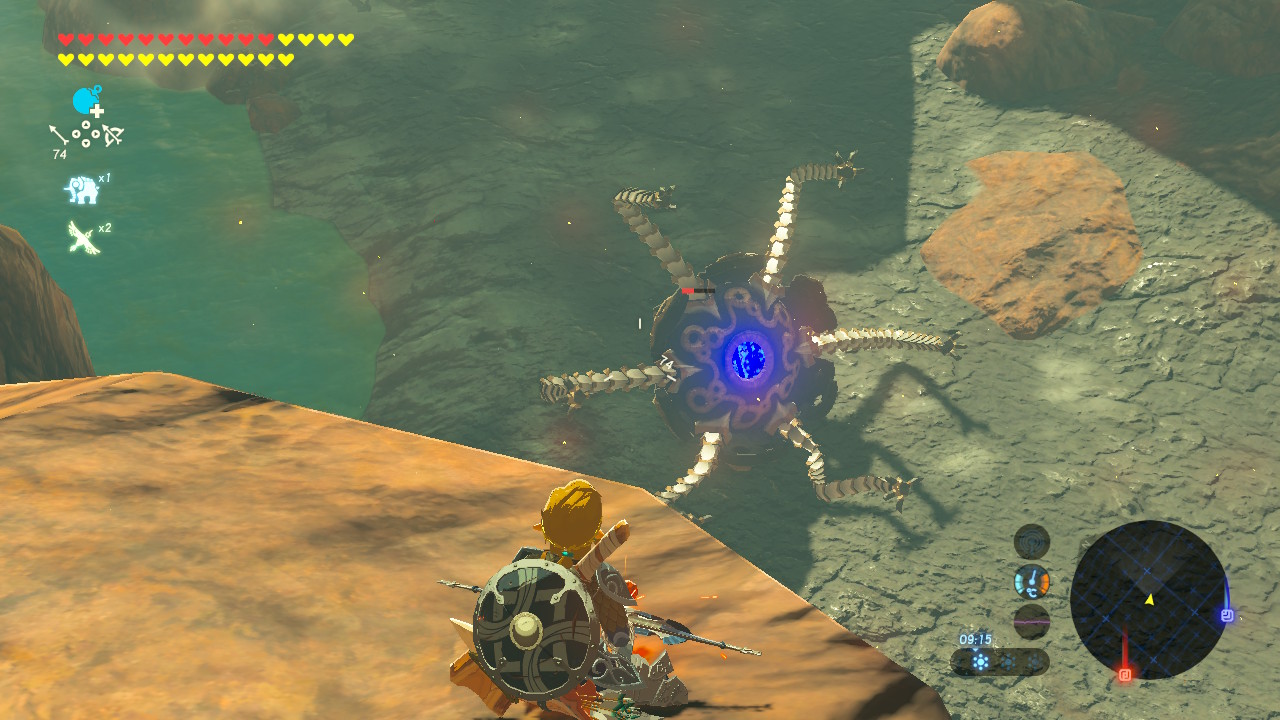This screenshot has width=1280, height=720.
Task: Select the bow and arrow icon
Action: pyautogui.click(x=112, y=136)
